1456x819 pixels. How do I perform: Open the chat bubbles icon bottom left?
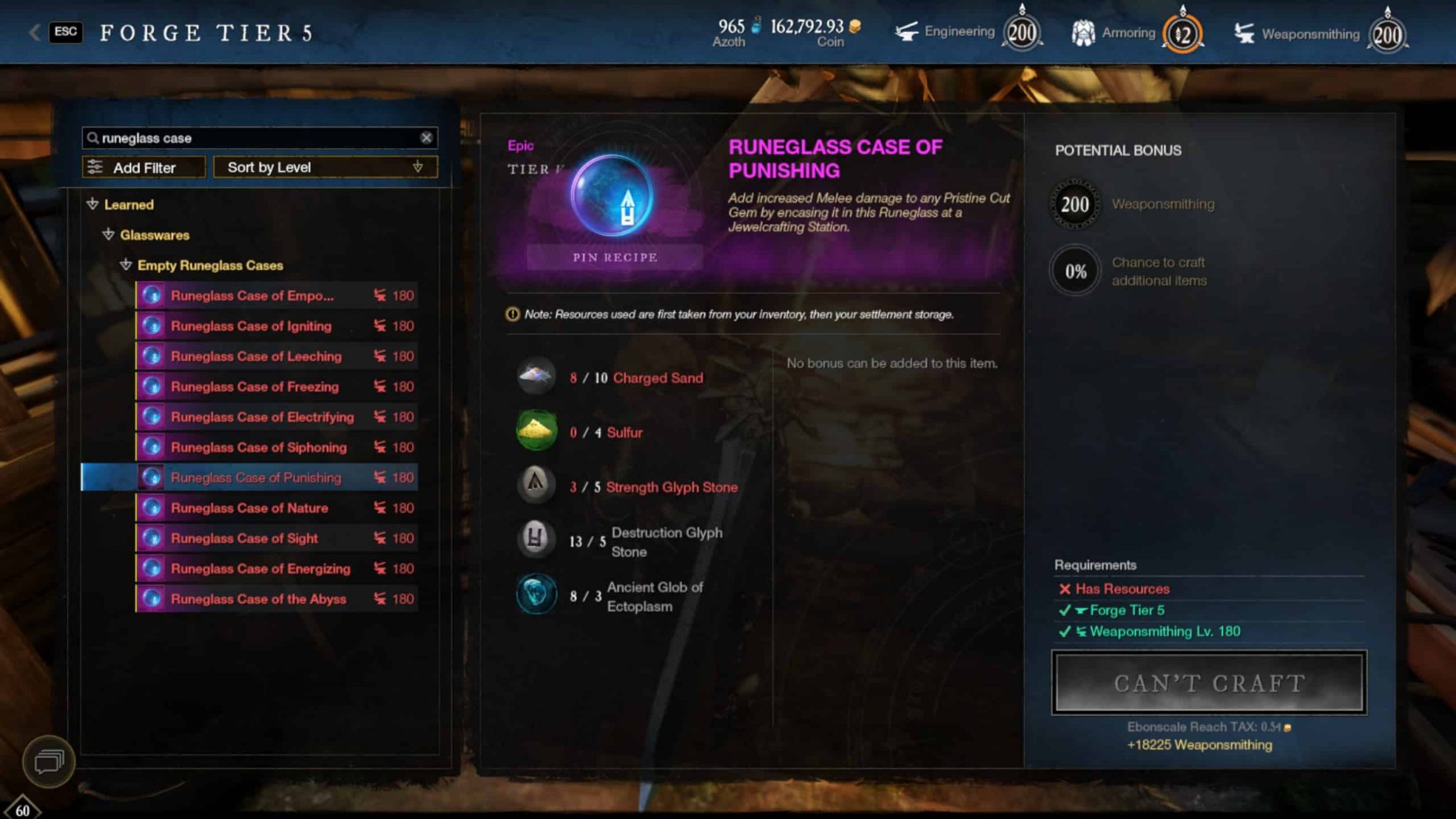coord(48,761)
